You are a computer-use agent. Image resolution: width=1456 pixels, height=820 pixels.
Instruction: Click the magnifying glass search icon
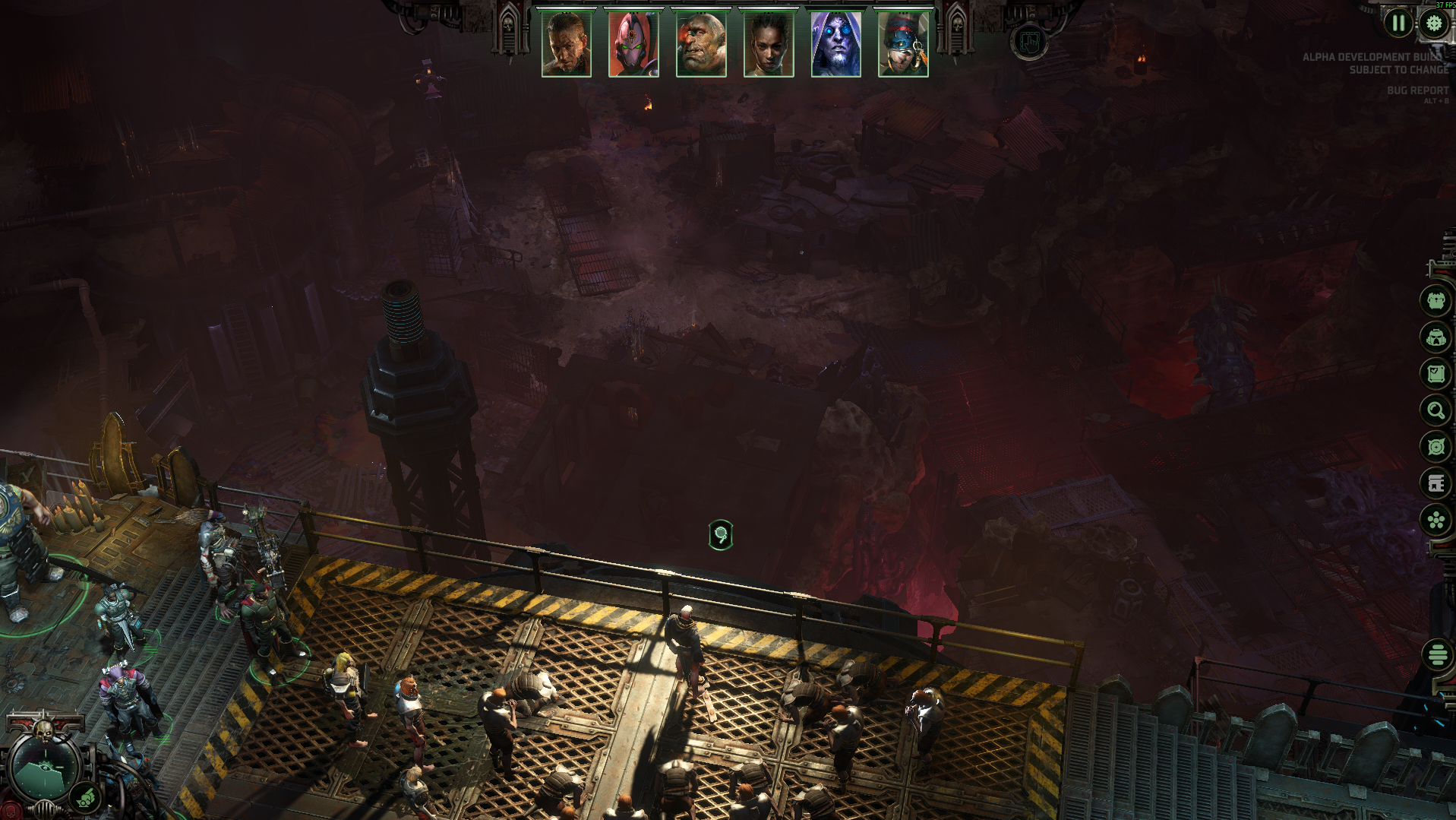click(1435, 410)
